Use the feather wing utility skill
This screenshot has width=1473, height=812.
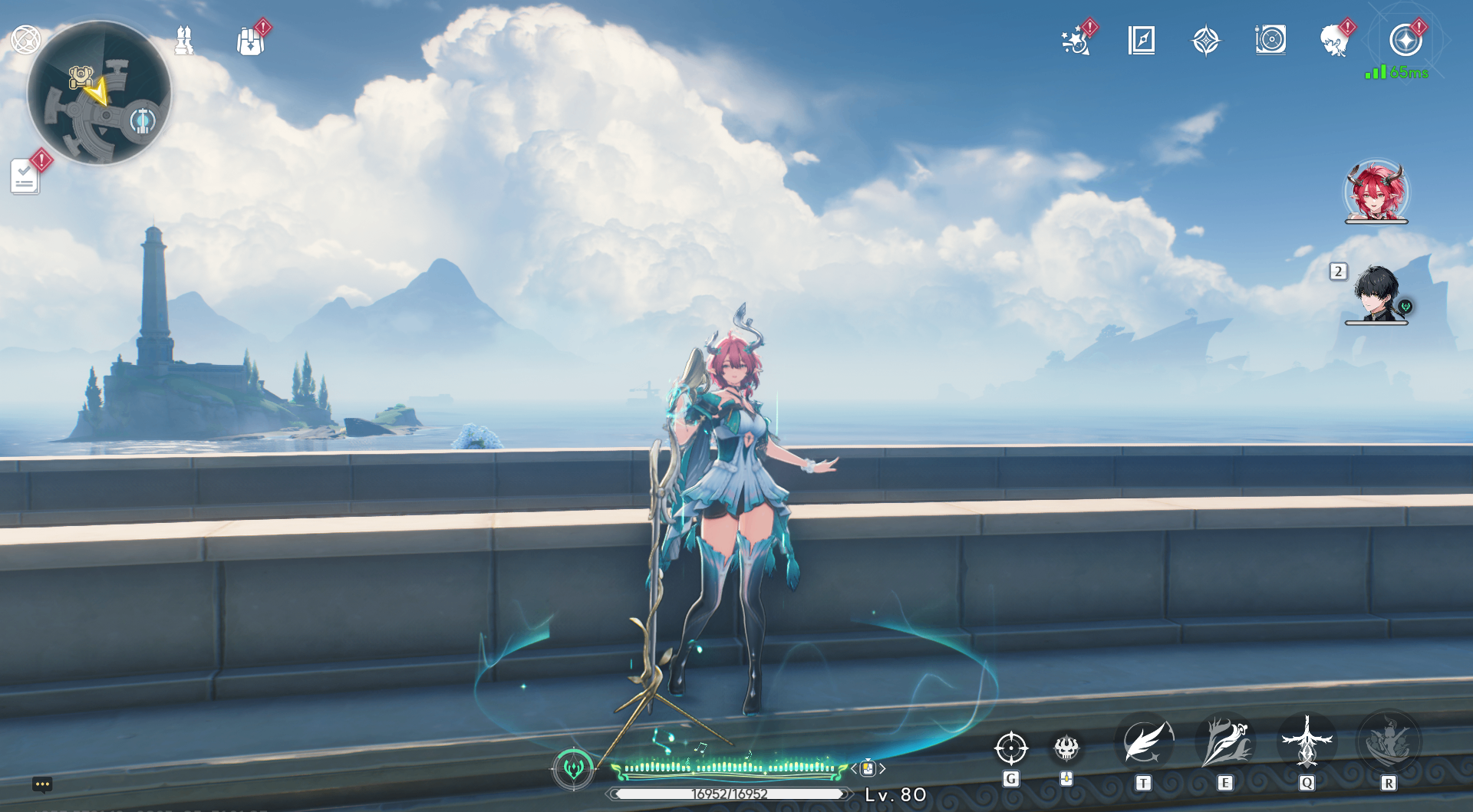(1144, 743)
